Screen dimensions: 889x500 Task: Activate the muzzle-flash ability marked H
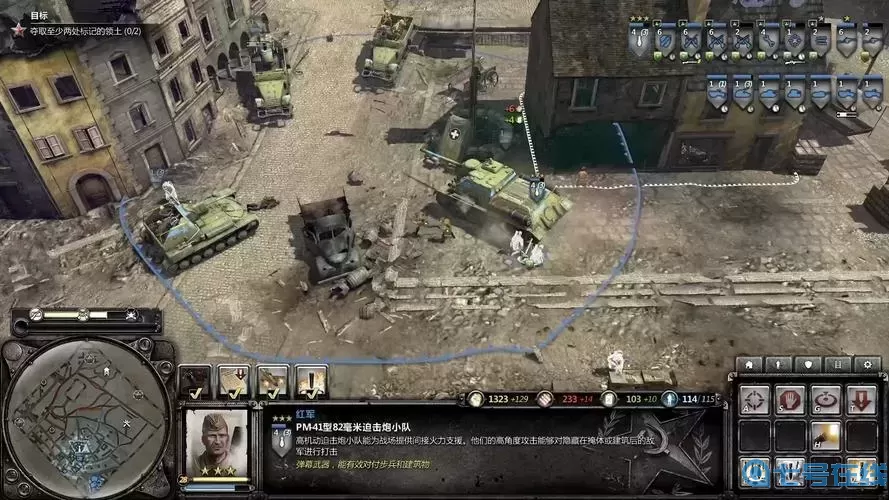coord(824,435)
